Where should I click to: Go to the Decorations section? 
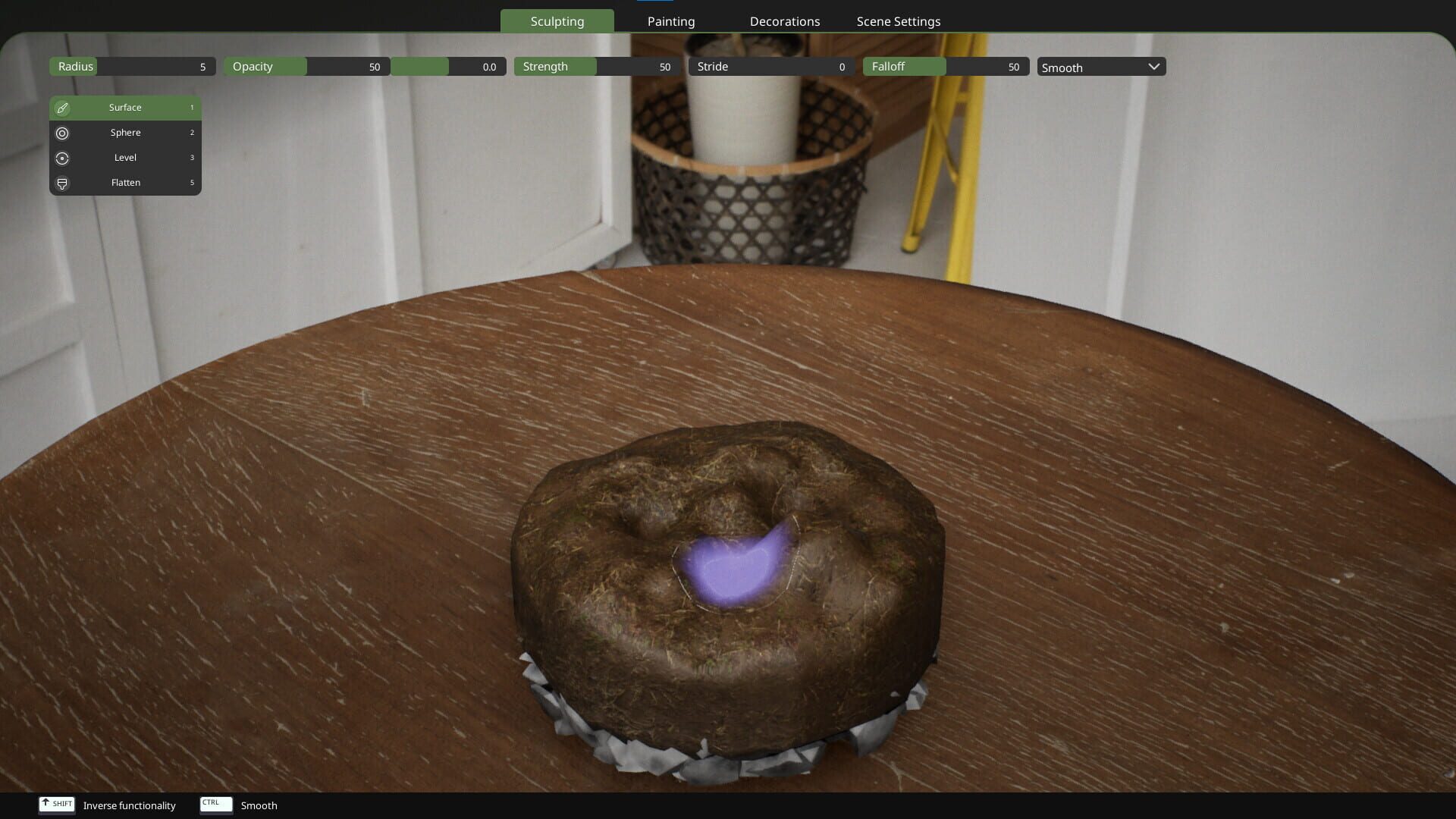point(784,20)
